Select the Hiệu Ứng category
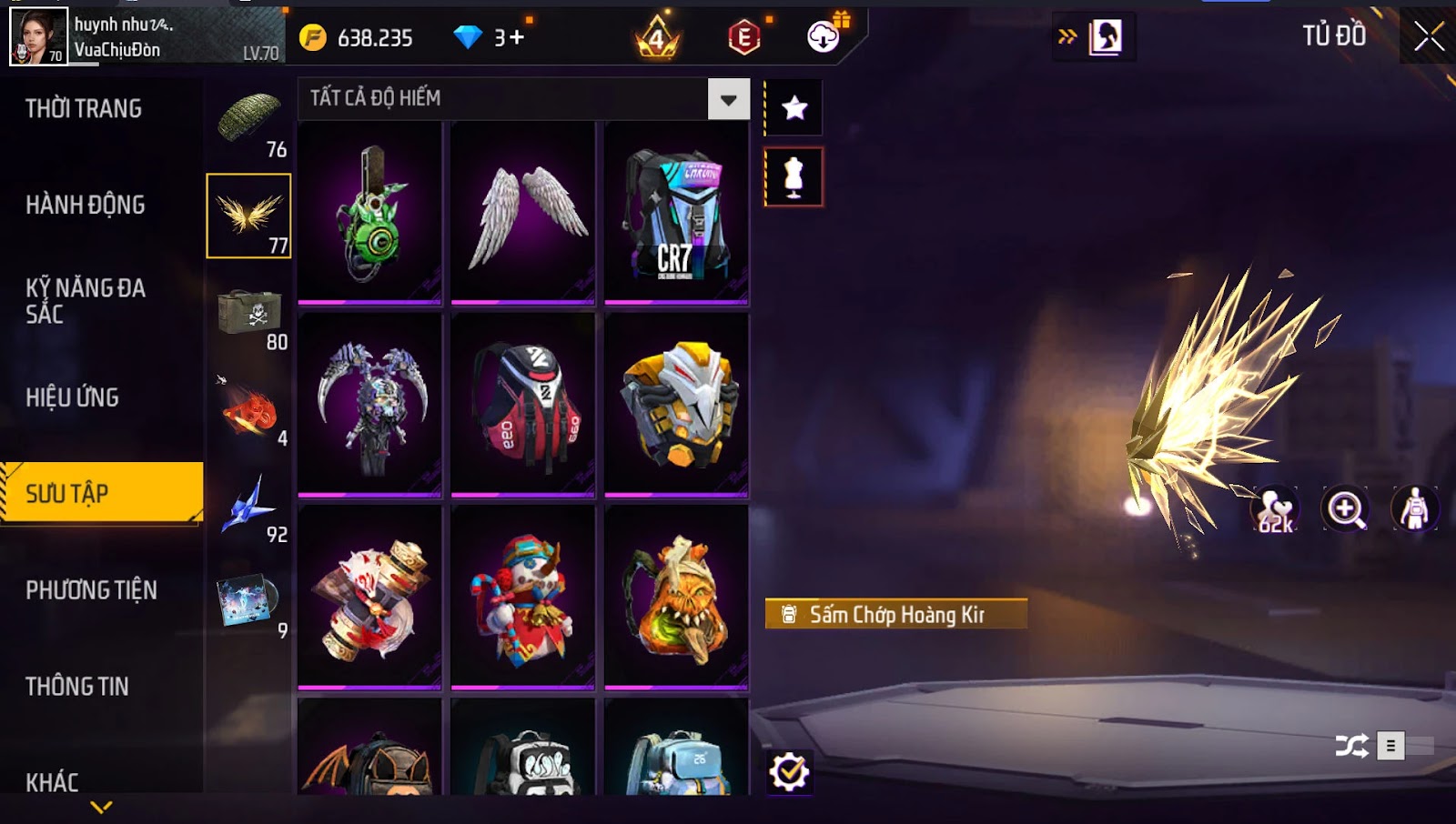The width and height of the screenshot is (1456, 824). (x=73, y=397)
